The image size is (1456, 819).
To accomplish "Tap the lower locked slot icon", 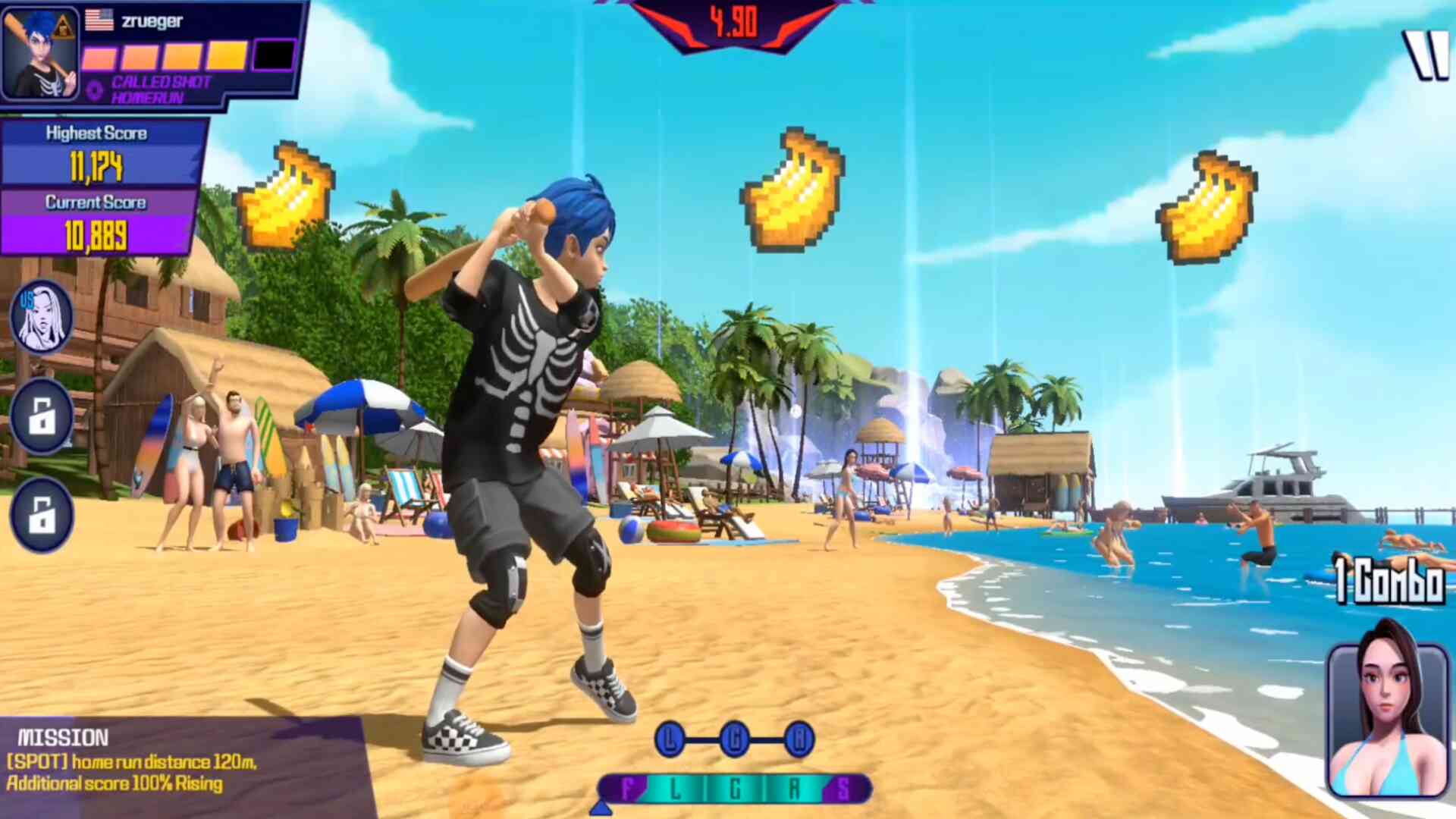I will (42, 515).
